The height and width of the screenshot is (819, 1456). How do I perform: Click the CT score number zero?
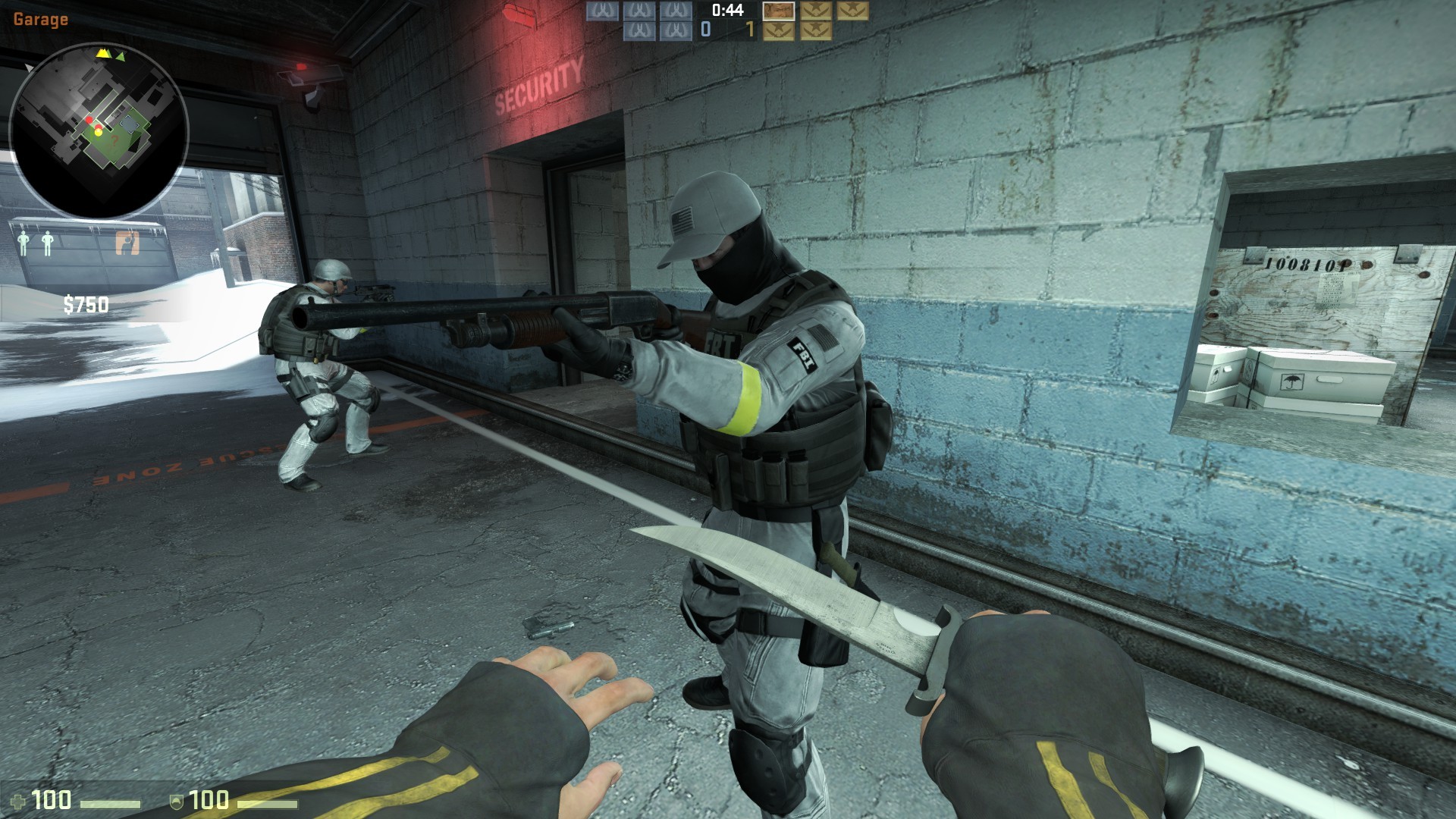[x=707, y=30]
